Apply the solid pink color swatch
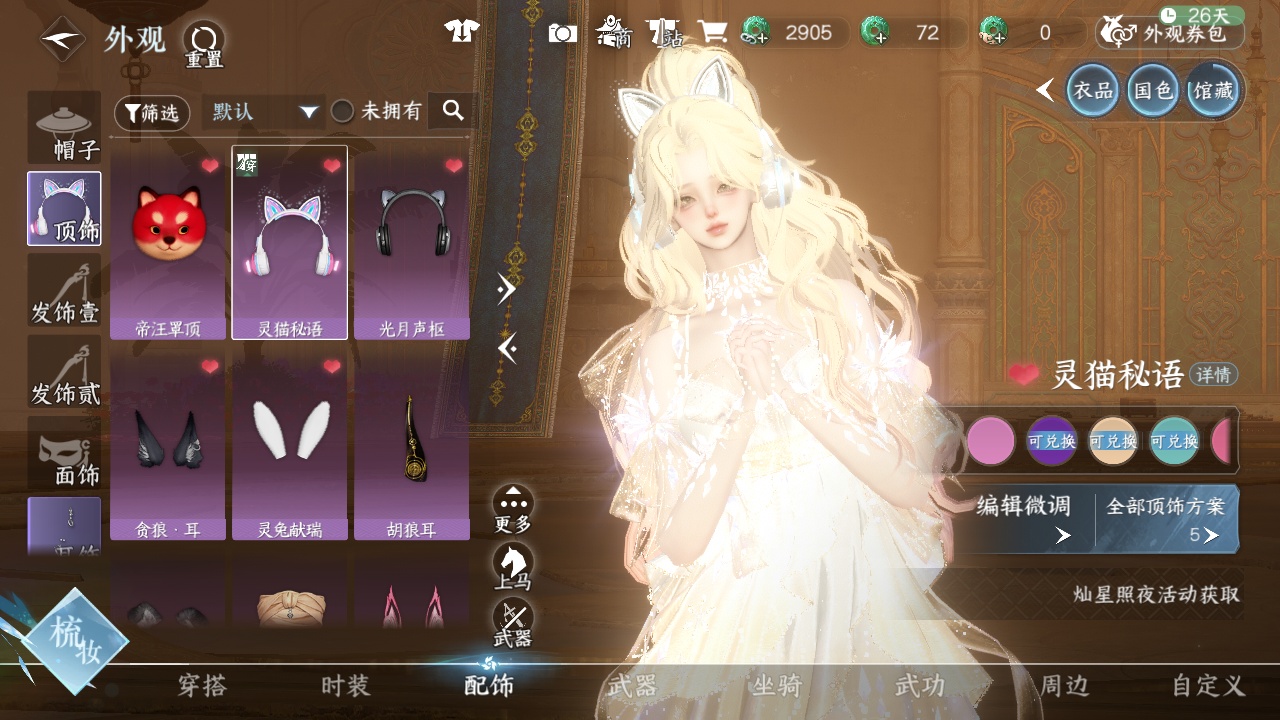Screen dimensions: 1280x720 click(x=991, y=441)
